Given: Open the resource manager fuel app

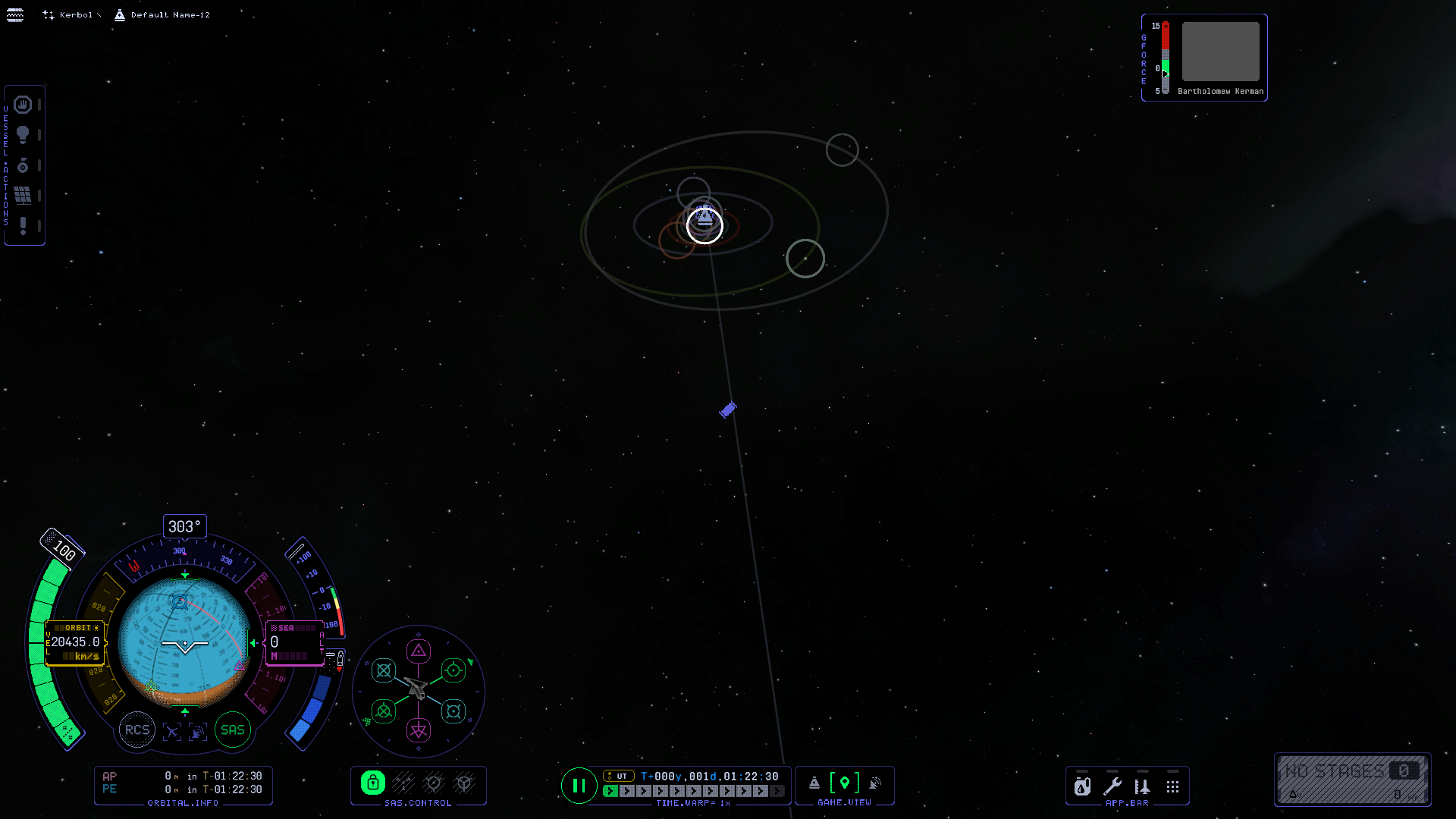Looking at the screenshot, I should (x=1082, y=787).
